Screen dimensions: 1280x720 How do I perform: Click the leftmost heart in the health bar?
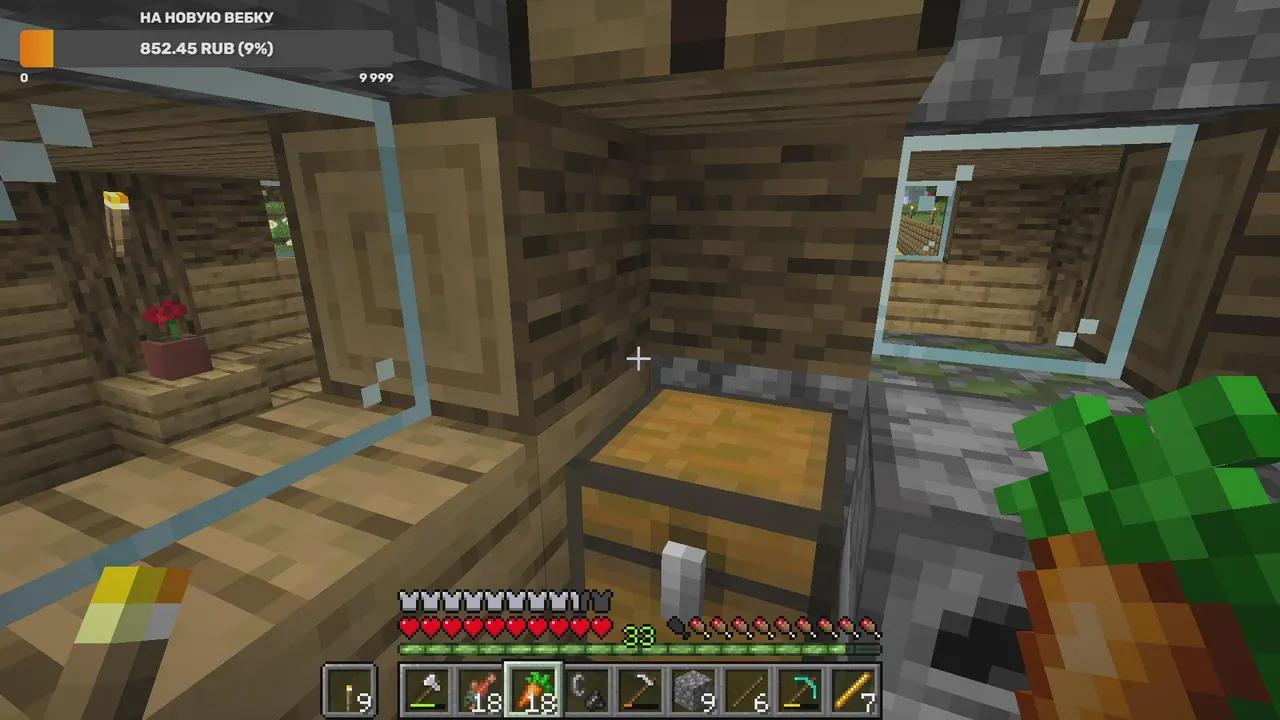click(408, 628)
